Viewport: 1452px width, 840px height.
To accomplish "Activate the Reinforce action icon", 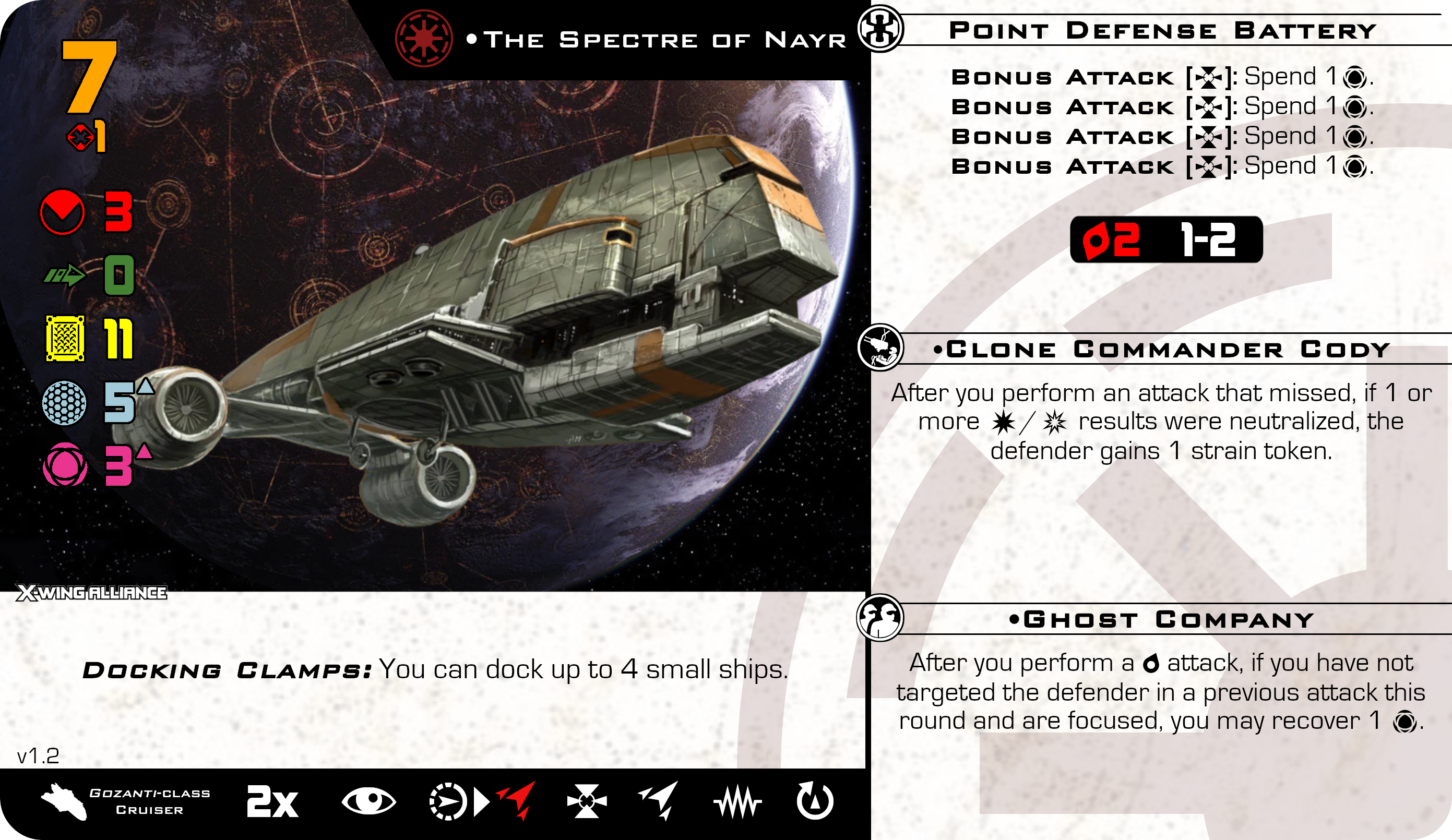I will pyautogui.click(x=587, y=801).
